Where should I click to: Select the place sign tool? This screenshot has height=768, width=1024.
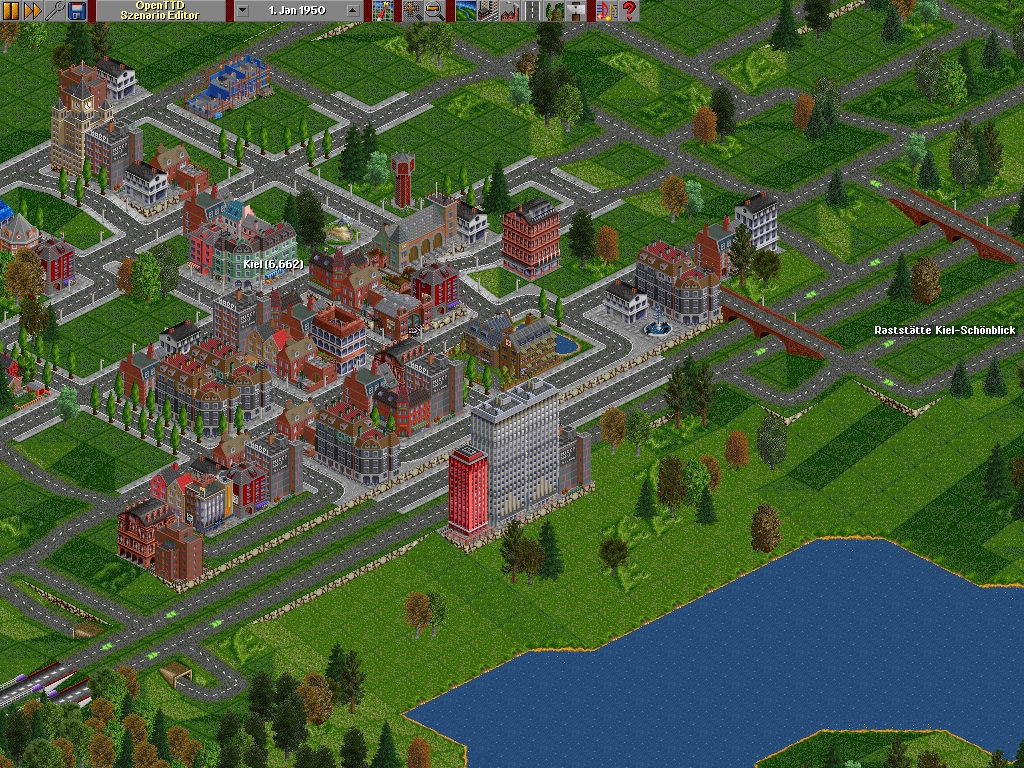click(577, 11)
